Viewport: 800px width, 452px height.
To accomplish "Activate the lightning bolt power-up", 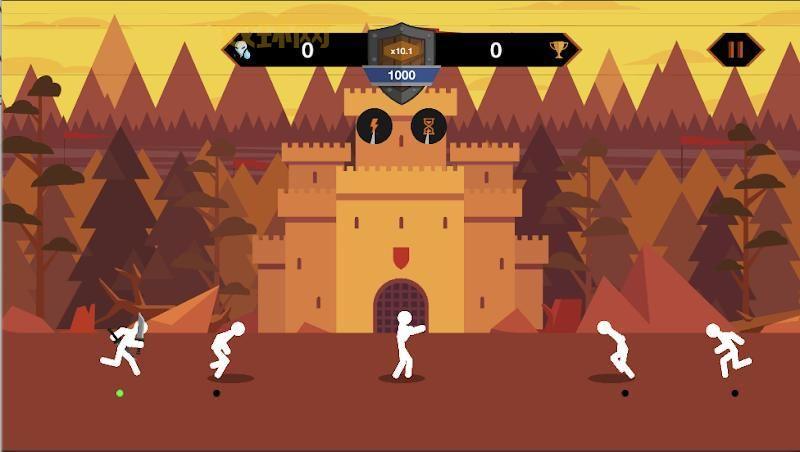I will click(374, 127).
